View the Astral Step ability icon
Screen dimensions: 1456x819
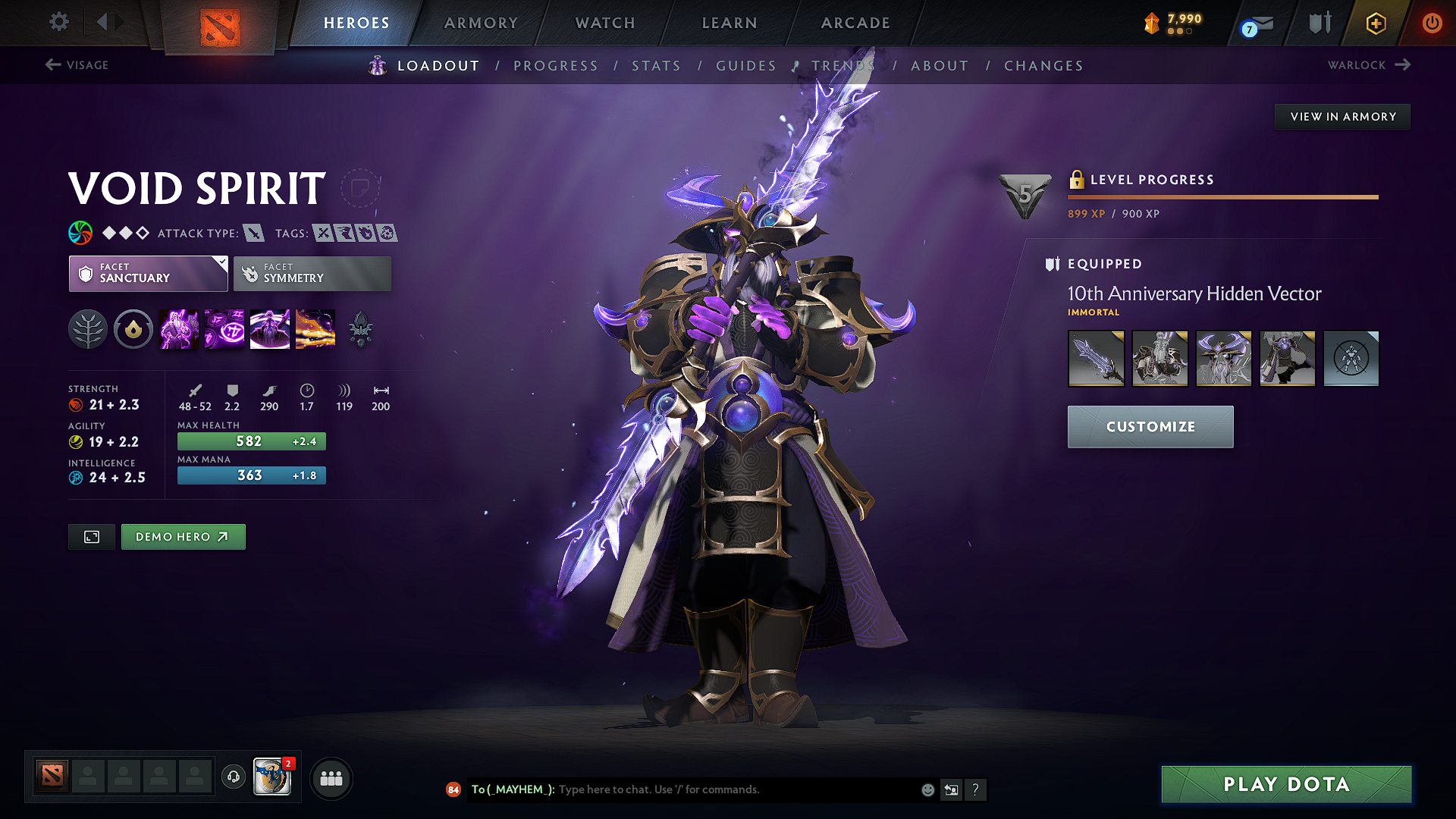315,329
